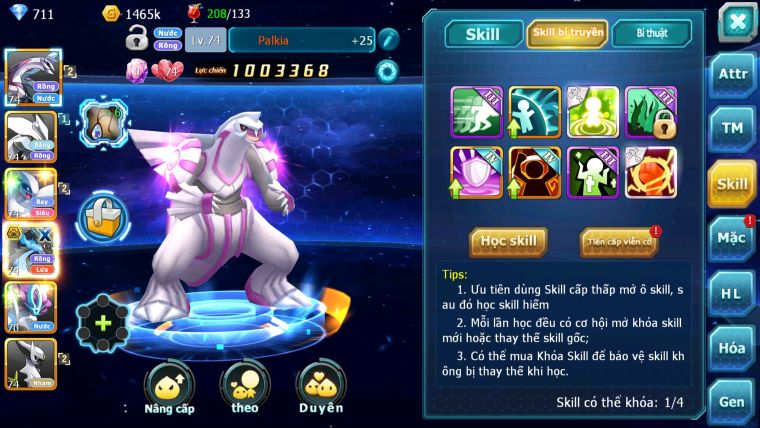Click the Học skill button
The height and width of the screenshot is (428, 760).
[508, 241]
